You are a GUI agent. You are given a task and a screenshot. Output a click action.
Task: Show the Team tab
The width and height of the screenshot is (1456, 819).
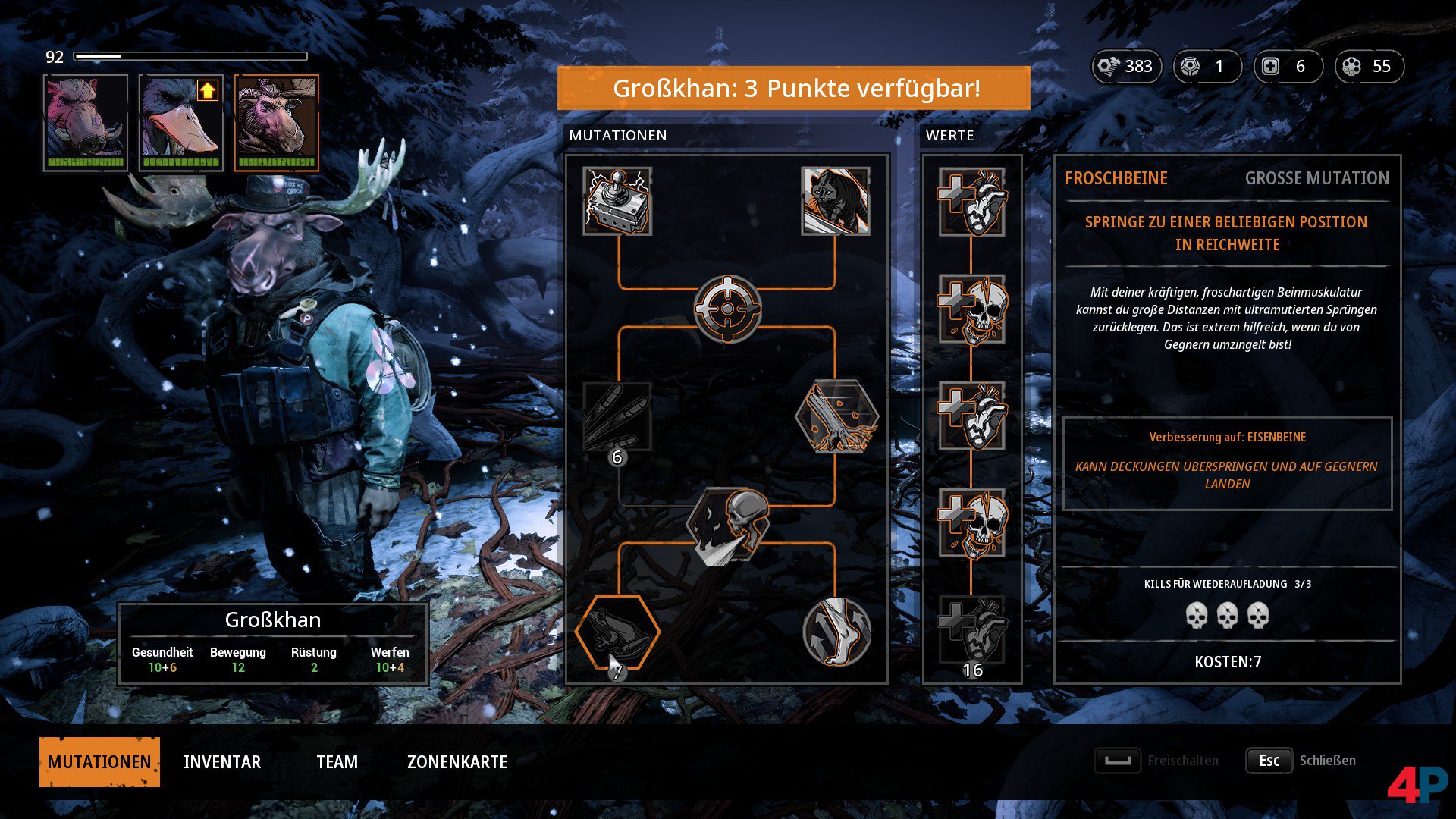[x=337, y=761]
